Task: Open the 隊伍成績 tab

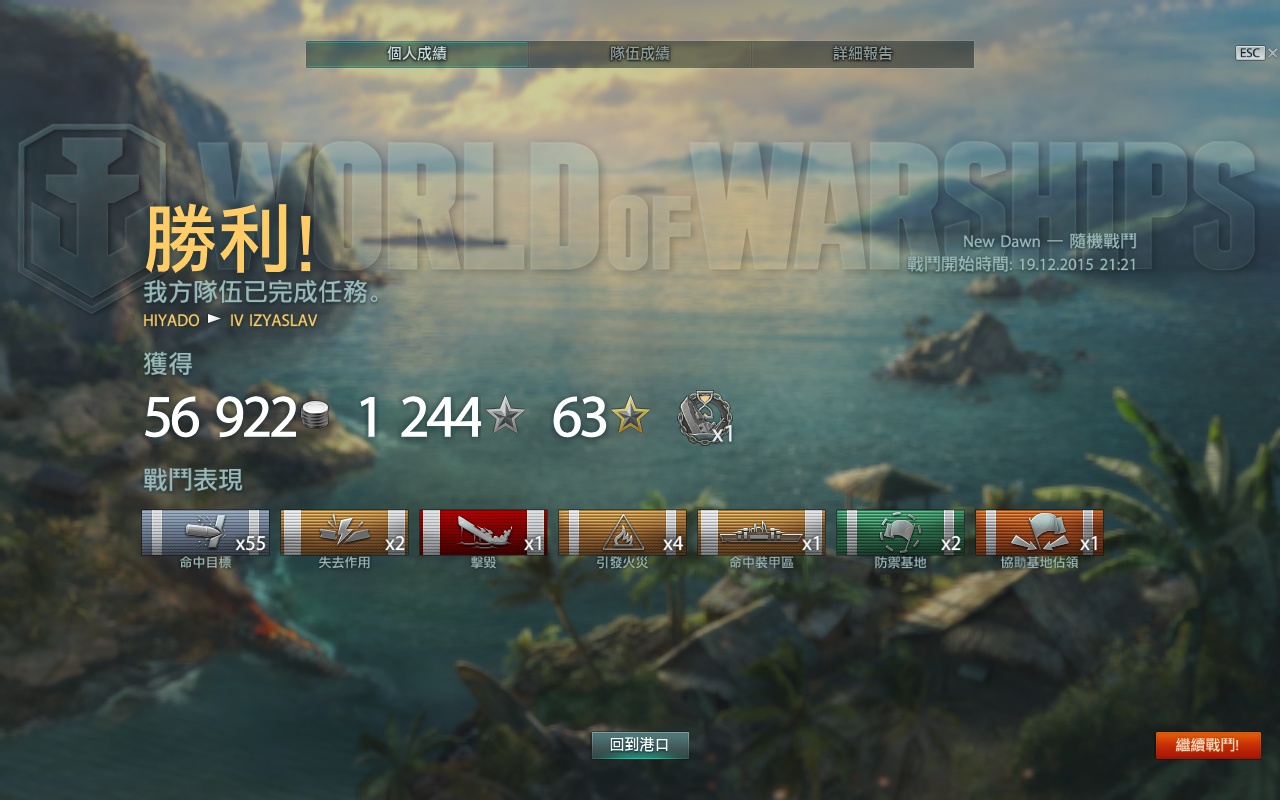Action: (x=640, y=54)
